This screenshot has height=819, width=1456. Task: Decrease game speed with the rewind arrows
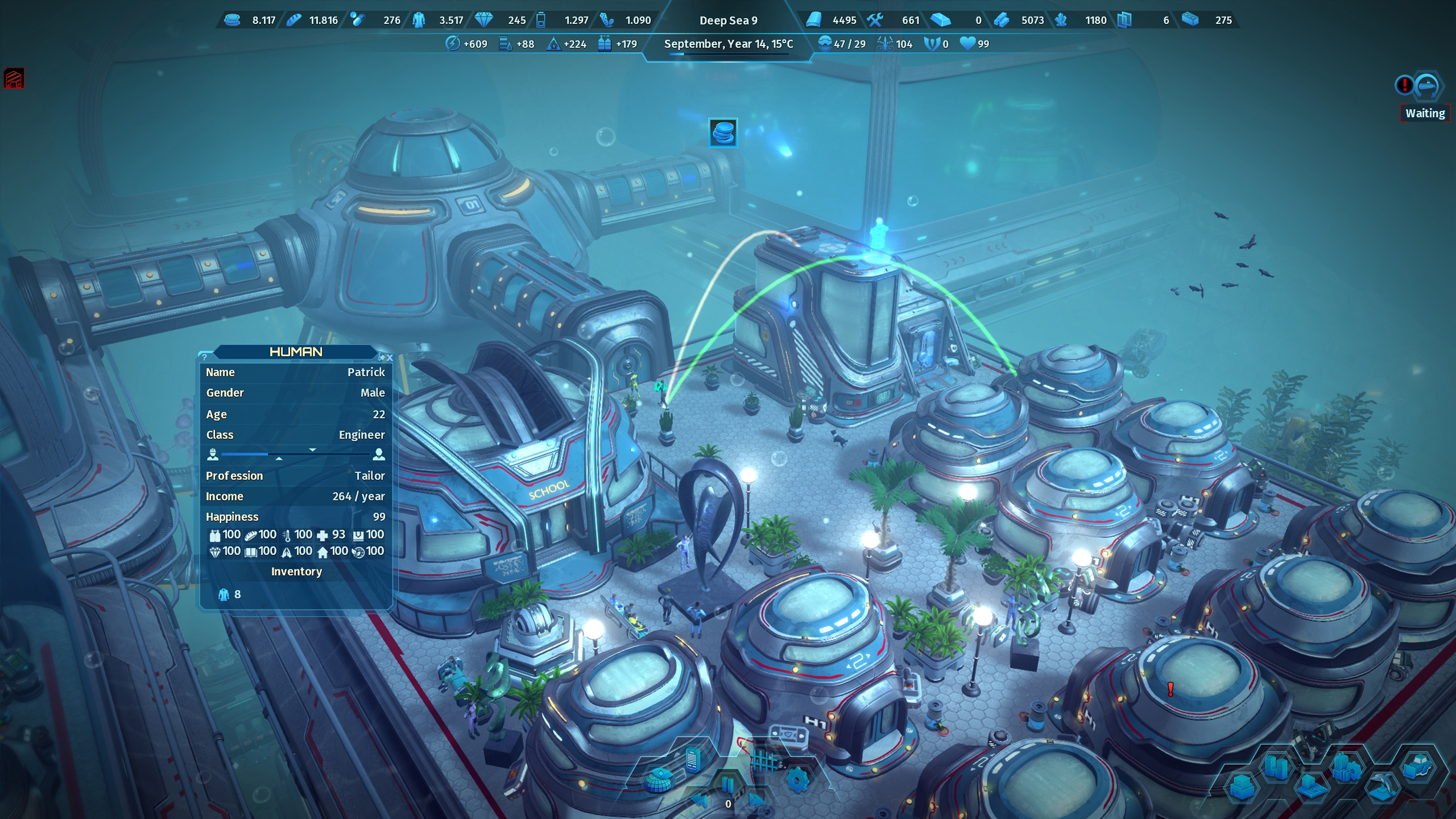(x=700, y=801)
